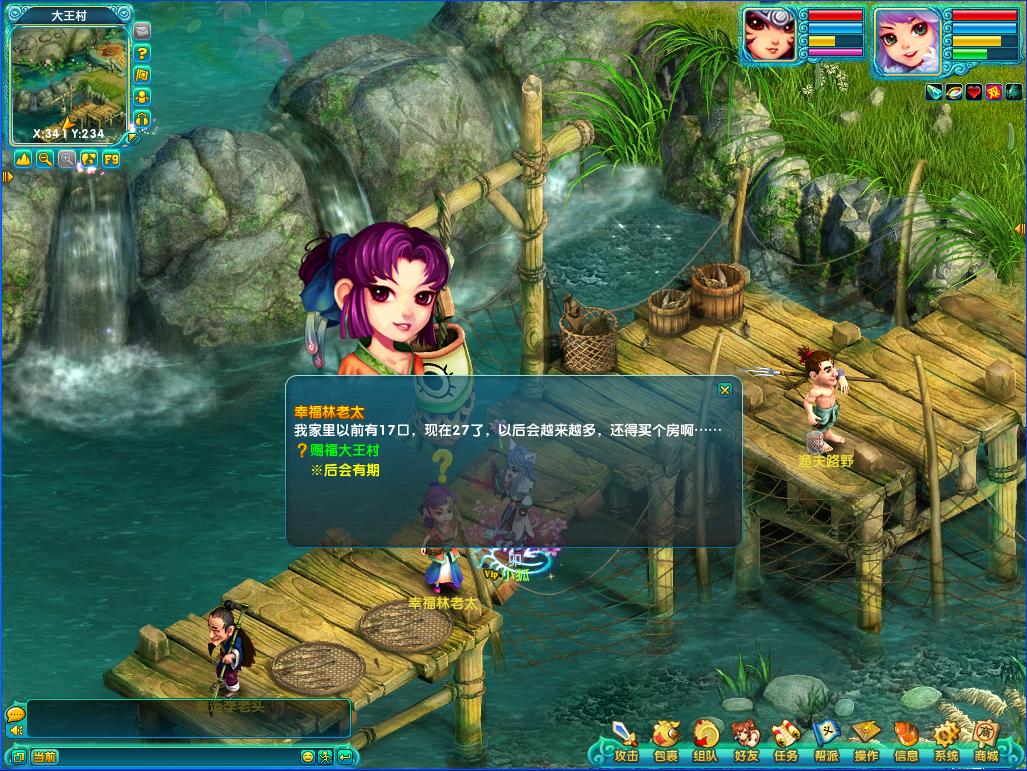
Task: Open the smiley emoticon picker in chat
Action: tap(307, 757)
